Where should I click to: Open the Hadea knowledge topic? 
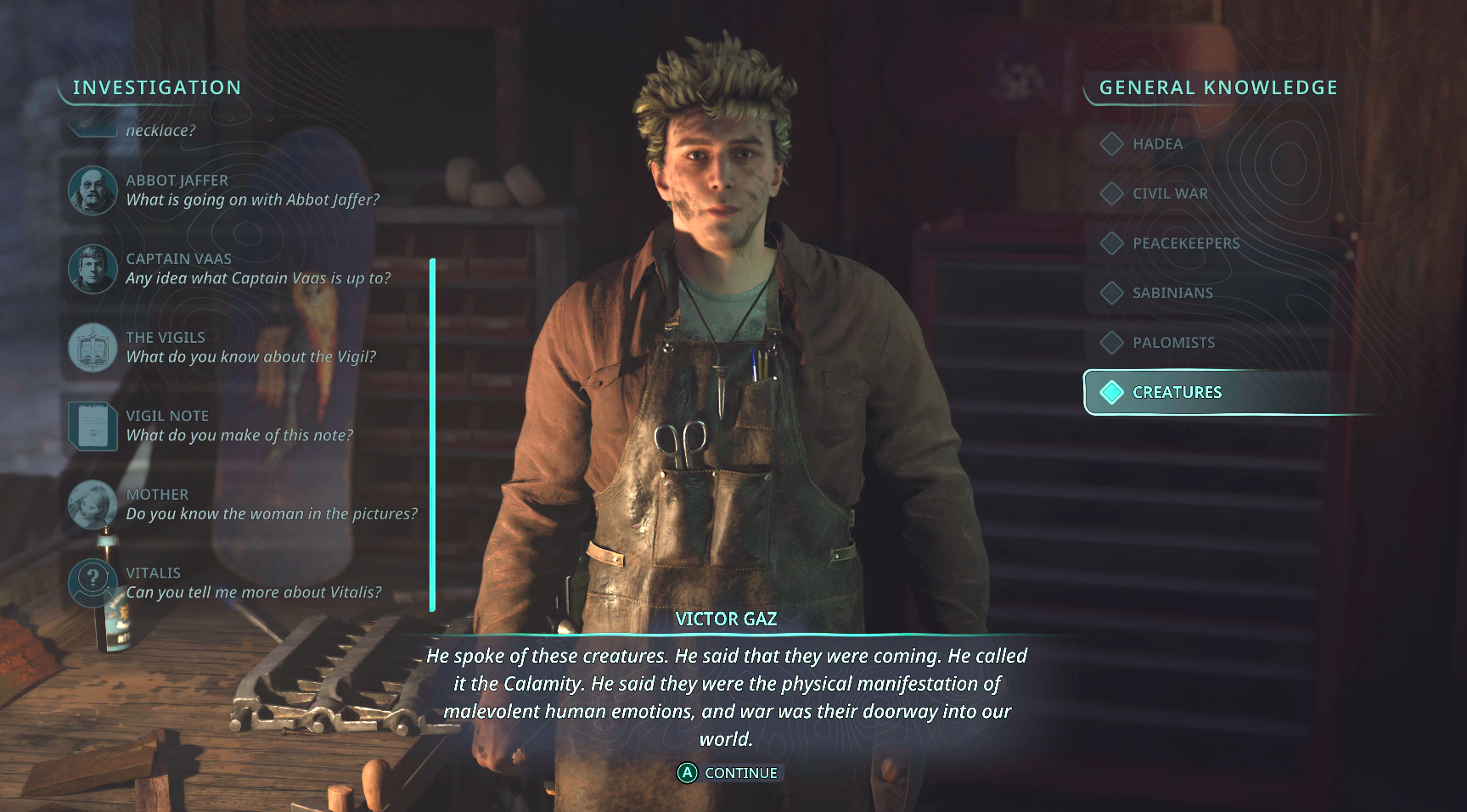point(1156,144)
